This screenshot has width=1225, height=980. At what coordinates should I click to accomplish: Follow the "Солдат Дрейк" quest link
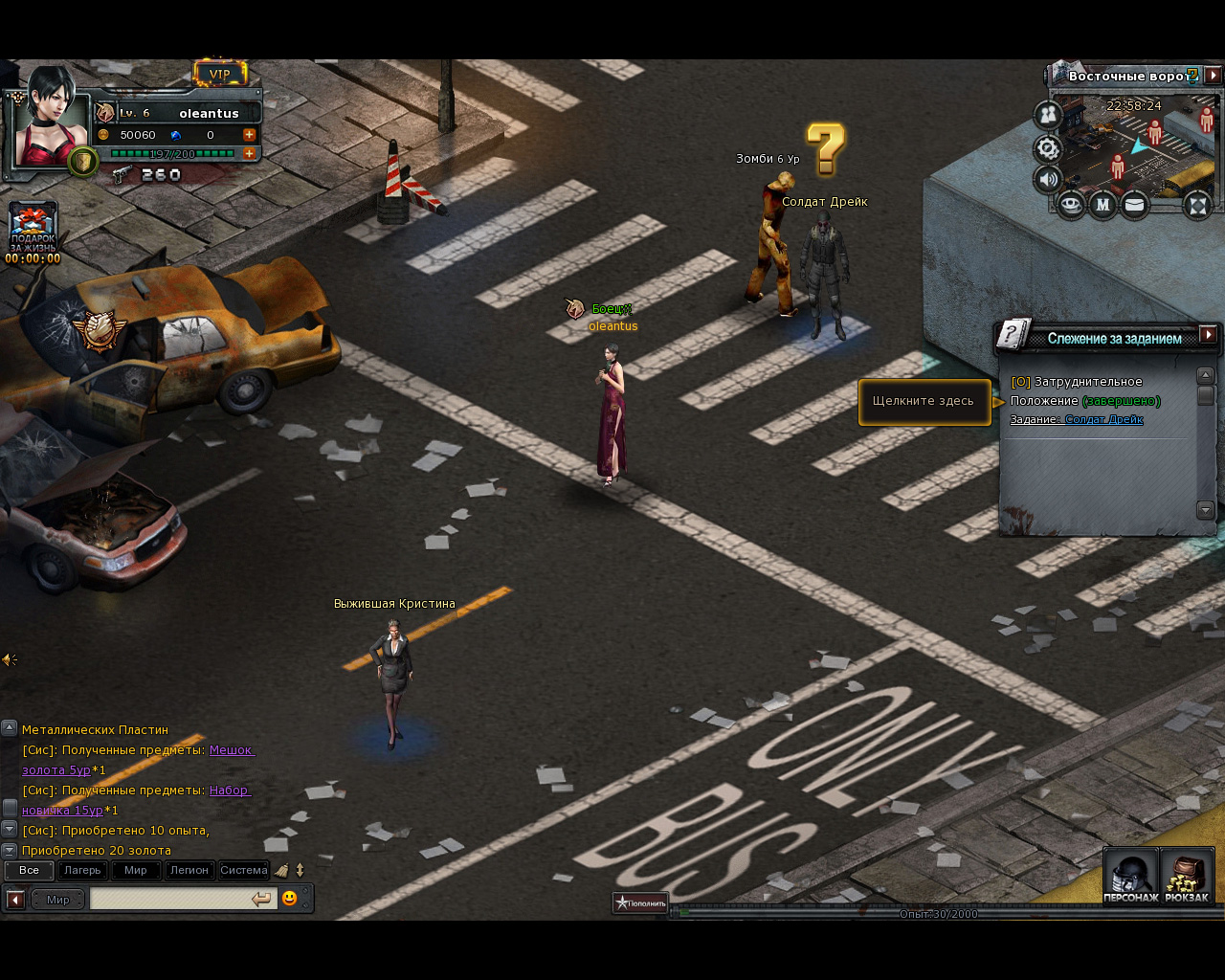[1103, 419]
